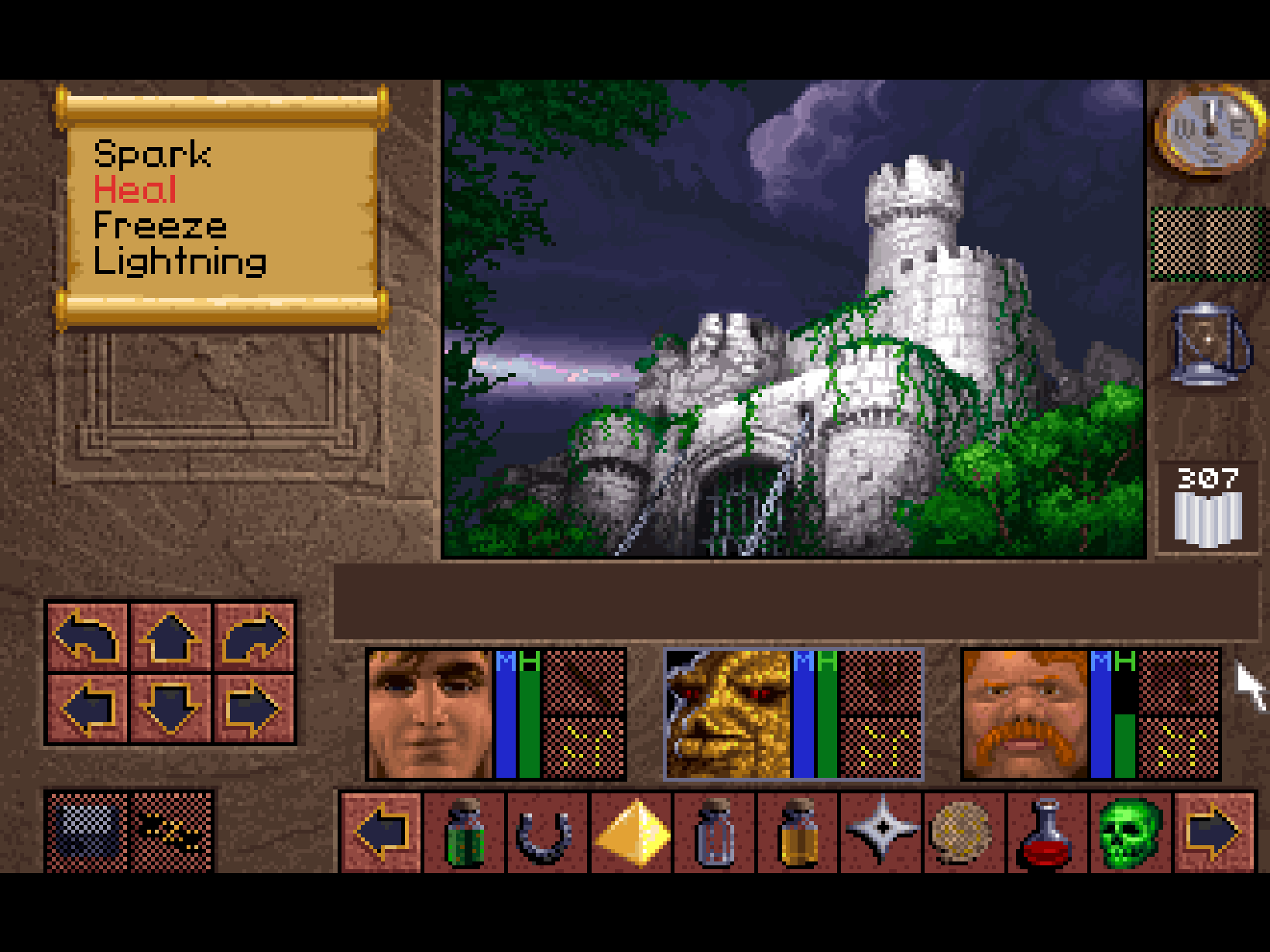Step backward with the down arrow
The height and width of the screenshot is (952, 1270).
(170, 708)
